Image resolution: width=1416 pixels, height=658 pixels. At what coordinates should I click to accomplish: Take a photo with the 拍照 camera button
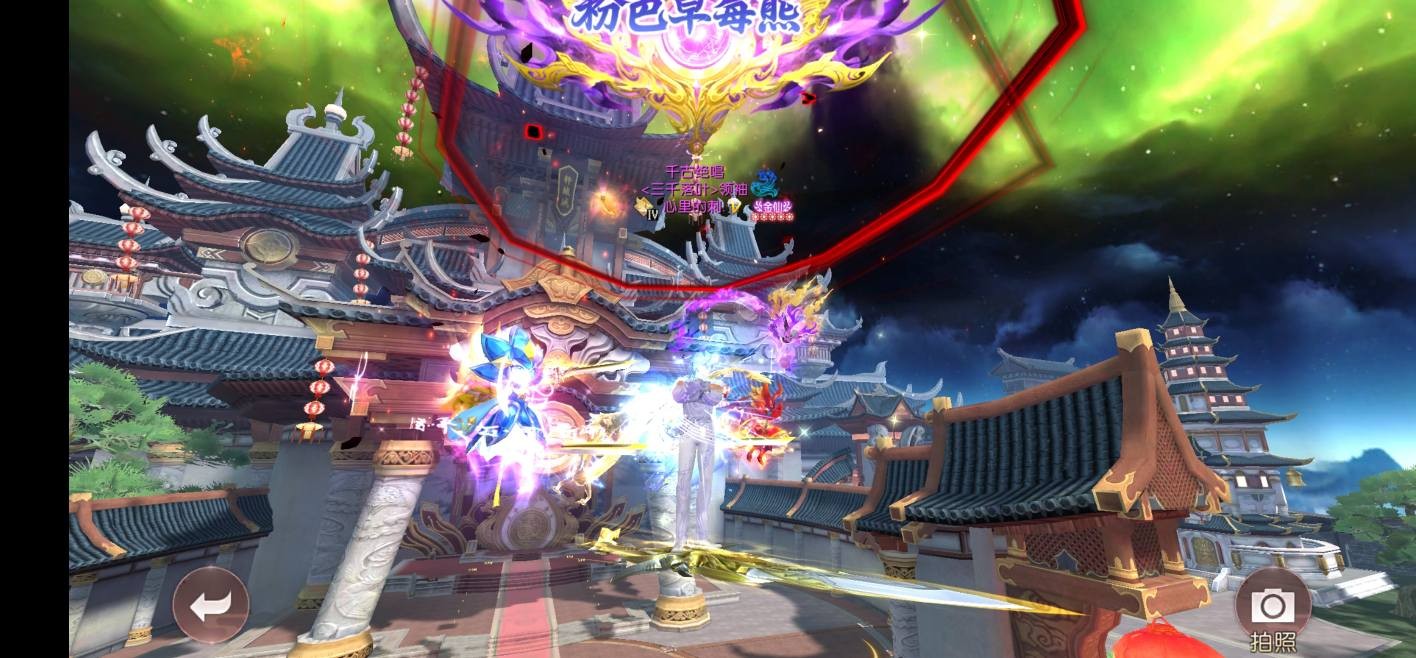[x=1272, y=606]
